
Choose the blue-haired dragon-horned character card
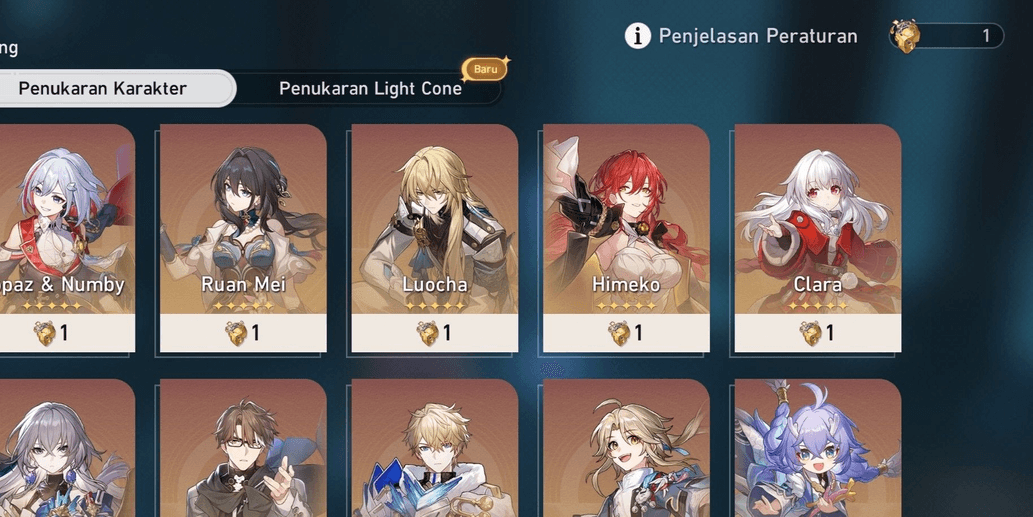pos(817,450)
